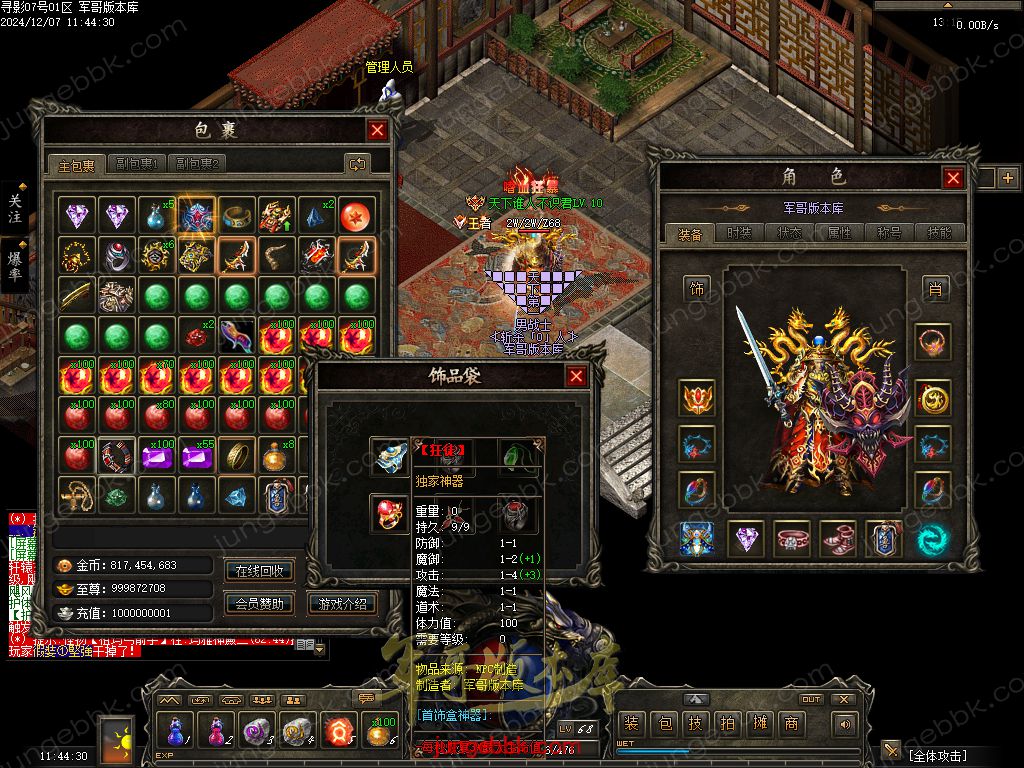View the 称号 titles tab
This screenshot has width=1024, height=768.
pos(889,233)
